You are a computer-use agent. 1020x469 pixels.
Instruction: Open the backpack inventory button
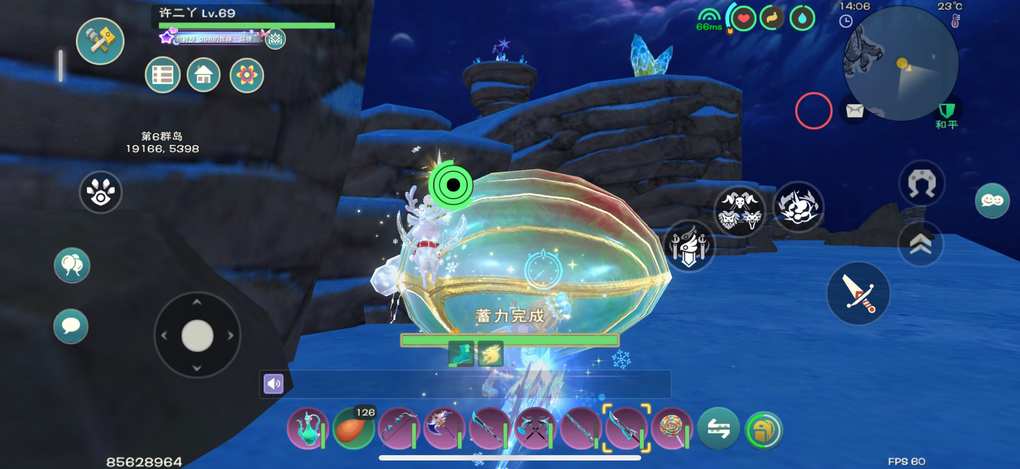tap(764, 429)
